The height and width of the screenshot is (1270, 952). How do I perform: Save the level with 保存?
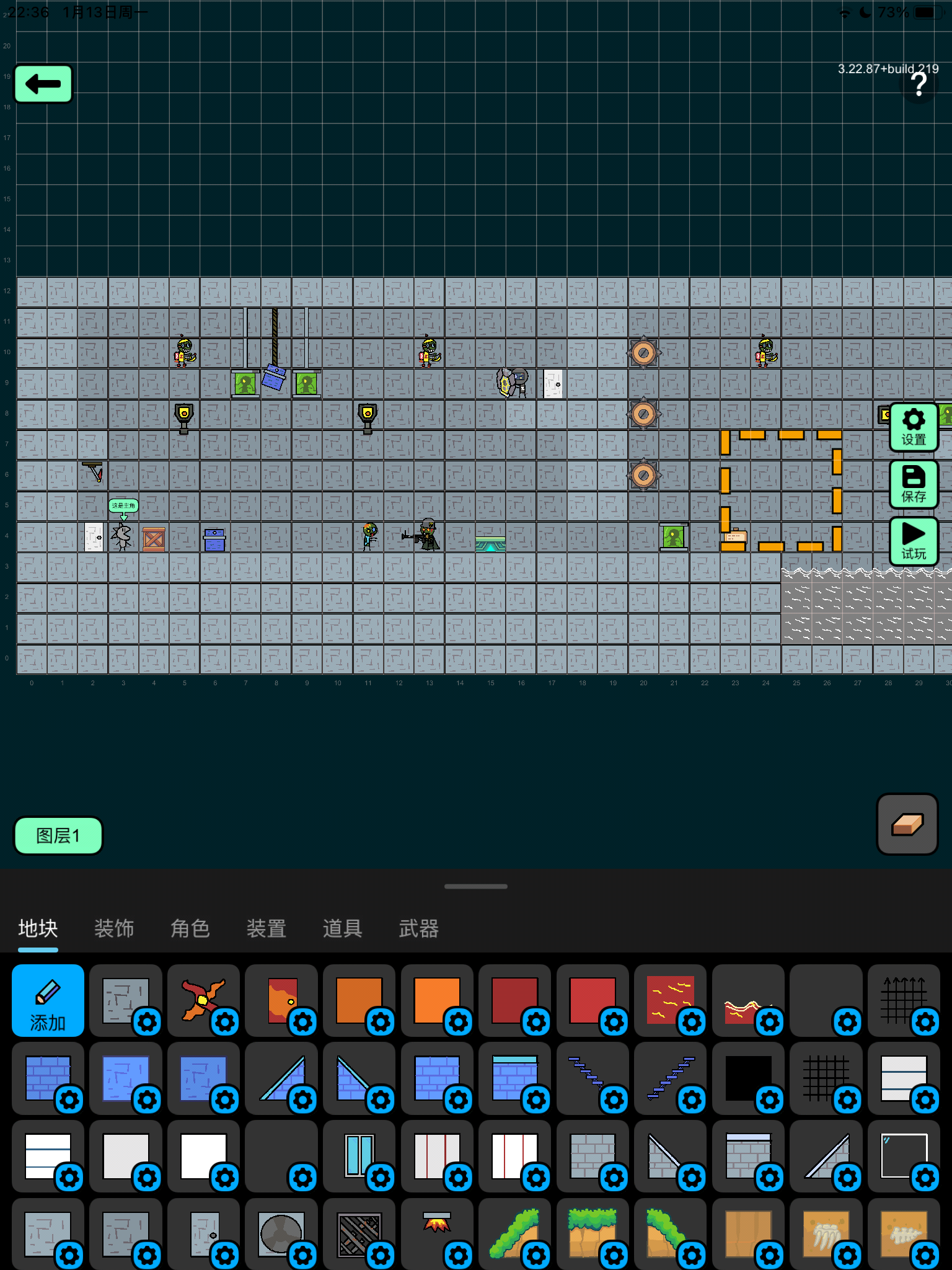[x=914, y=484]
